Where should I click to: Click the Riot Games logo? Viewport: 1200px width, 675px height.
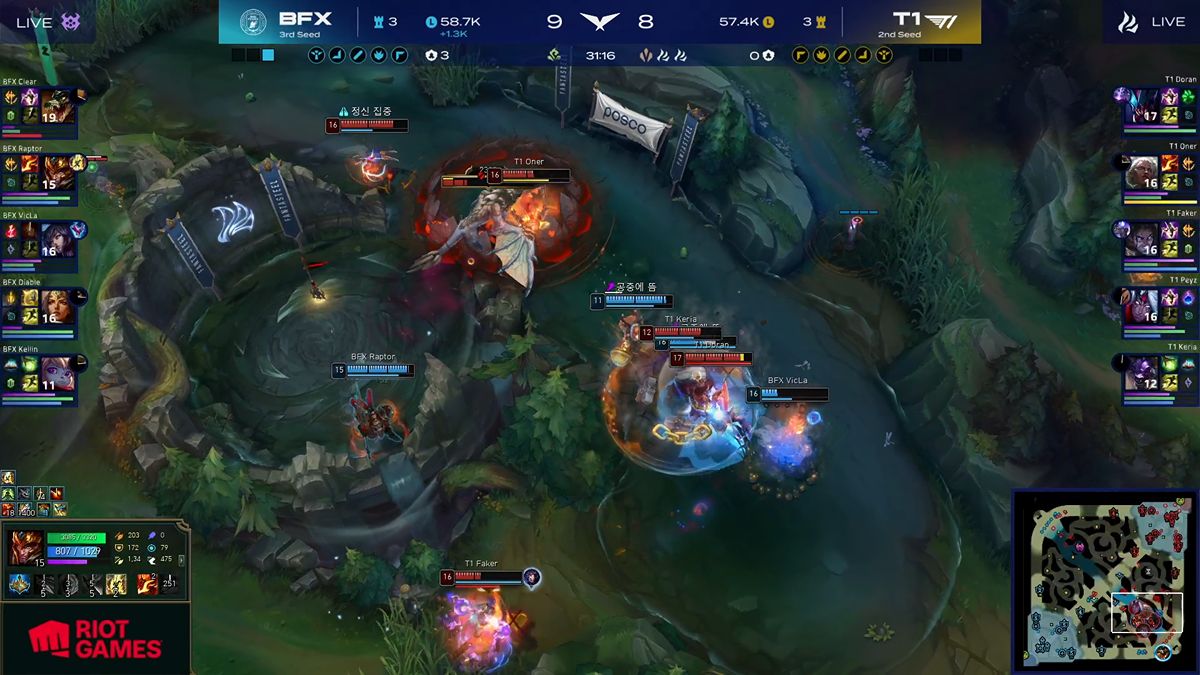(95, 639)
